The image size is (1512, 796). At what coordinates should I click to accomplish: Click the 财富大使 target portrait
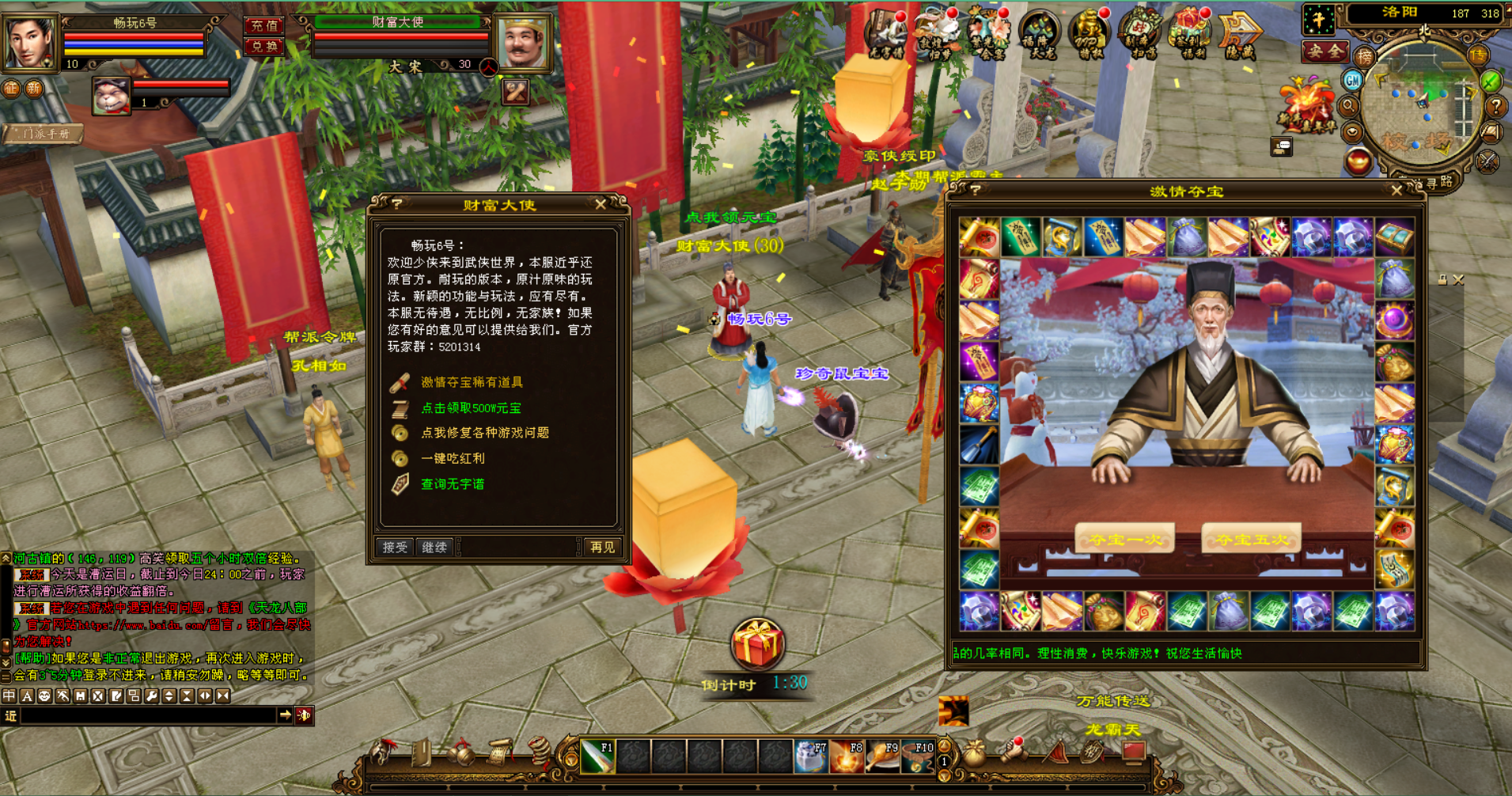tap(521, 43)
